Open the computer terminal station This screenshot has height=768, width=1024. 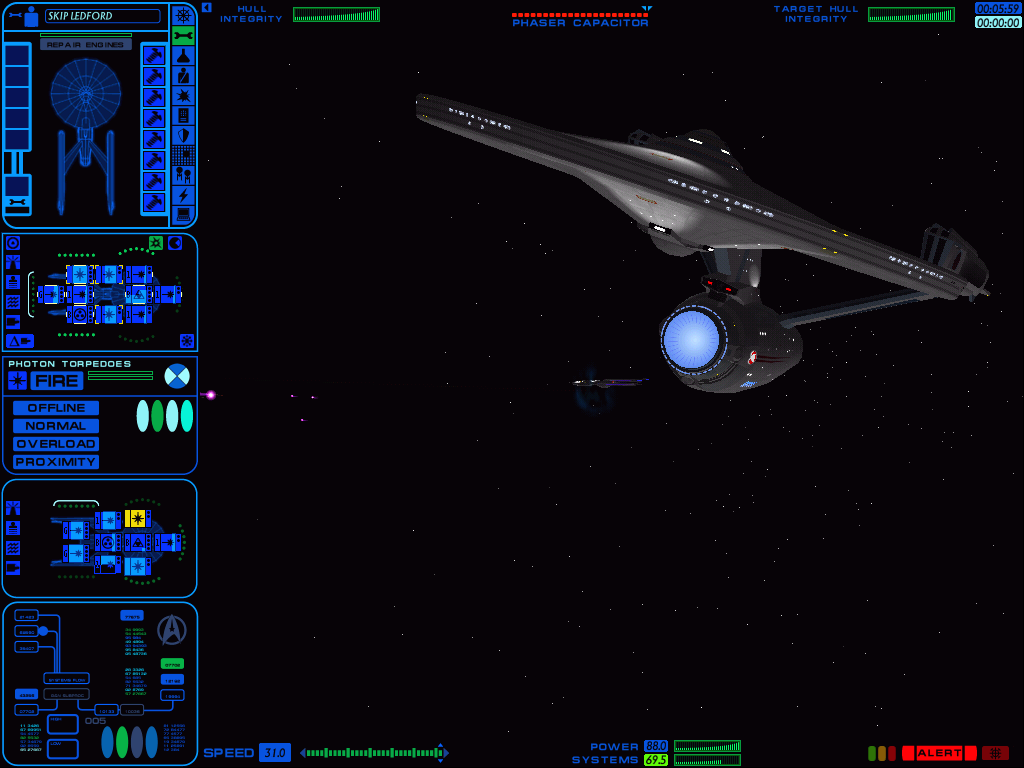183,215
